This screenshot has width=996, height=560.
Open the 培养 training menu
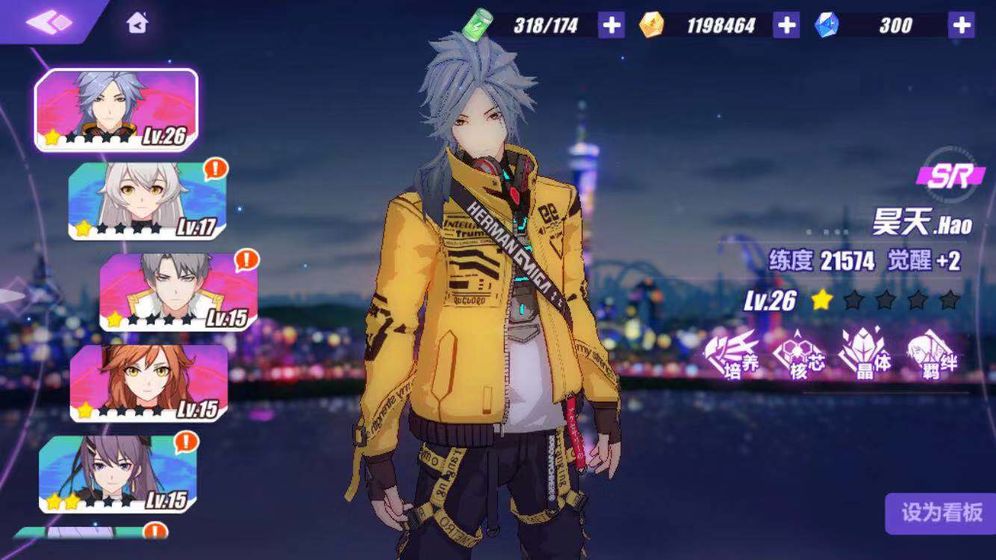732,355
